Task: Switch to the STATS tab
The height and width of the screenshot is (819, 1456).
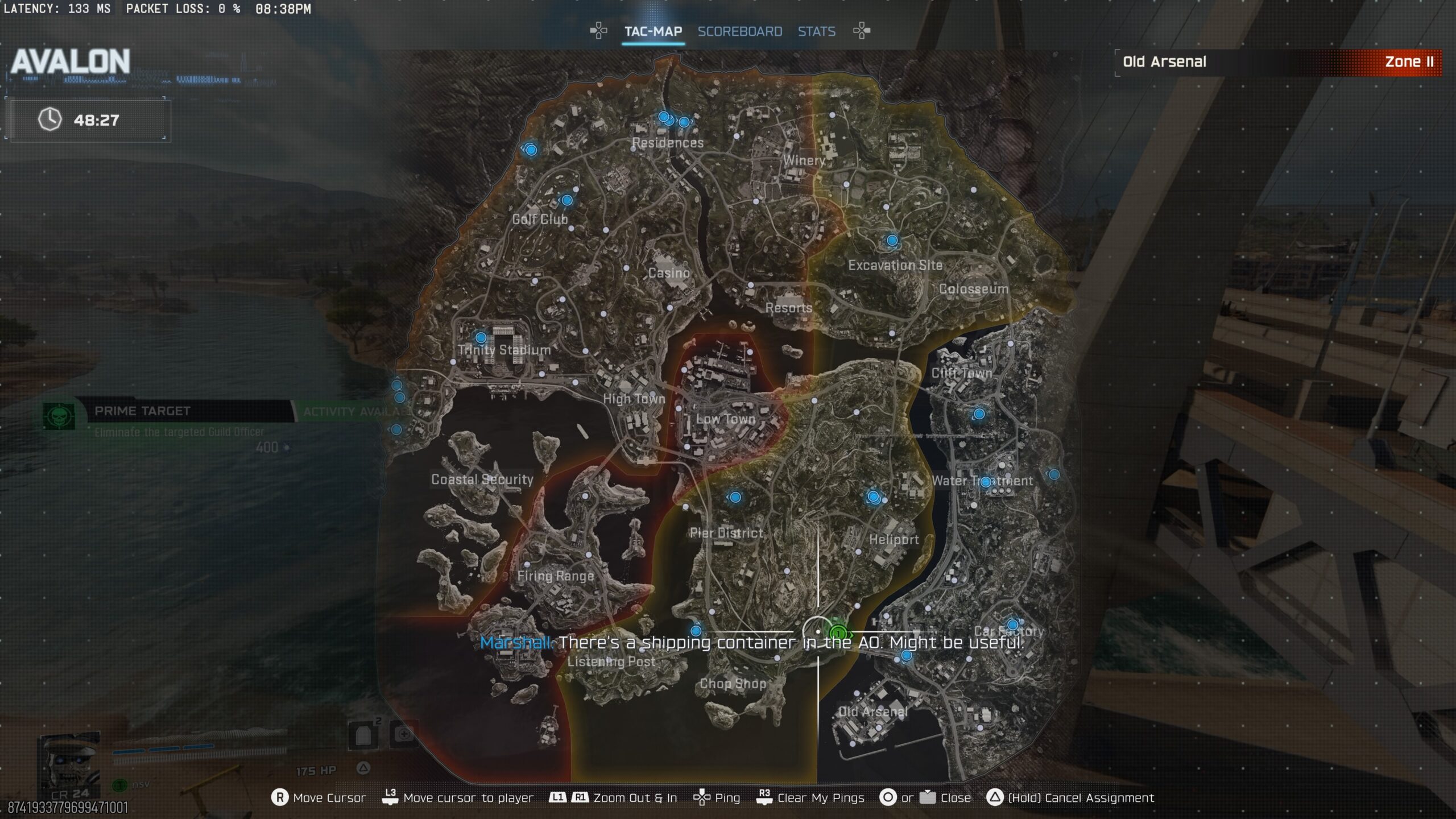Action: coord(816,31)
